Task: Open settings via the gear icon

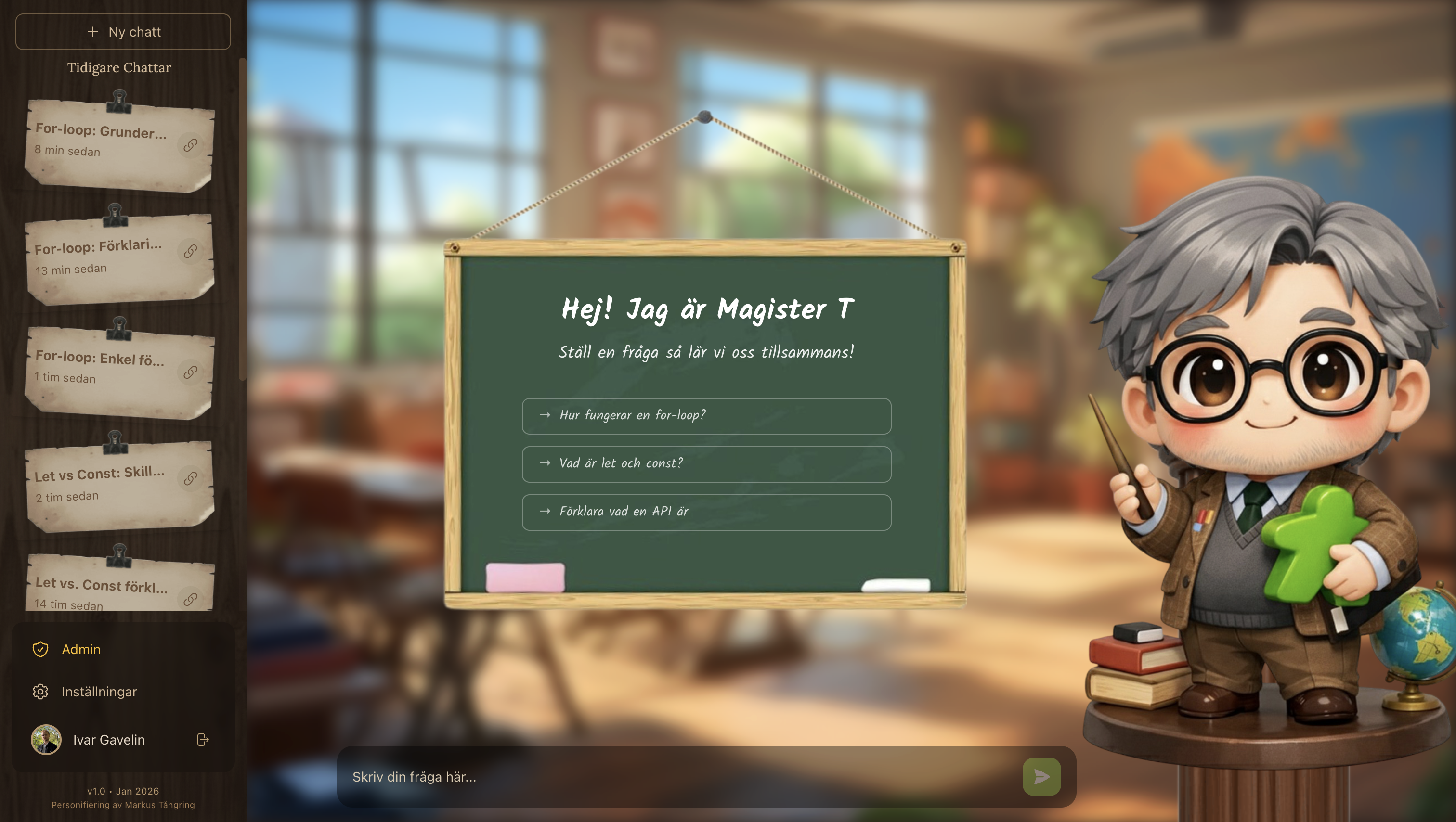Action: (40, 692)
